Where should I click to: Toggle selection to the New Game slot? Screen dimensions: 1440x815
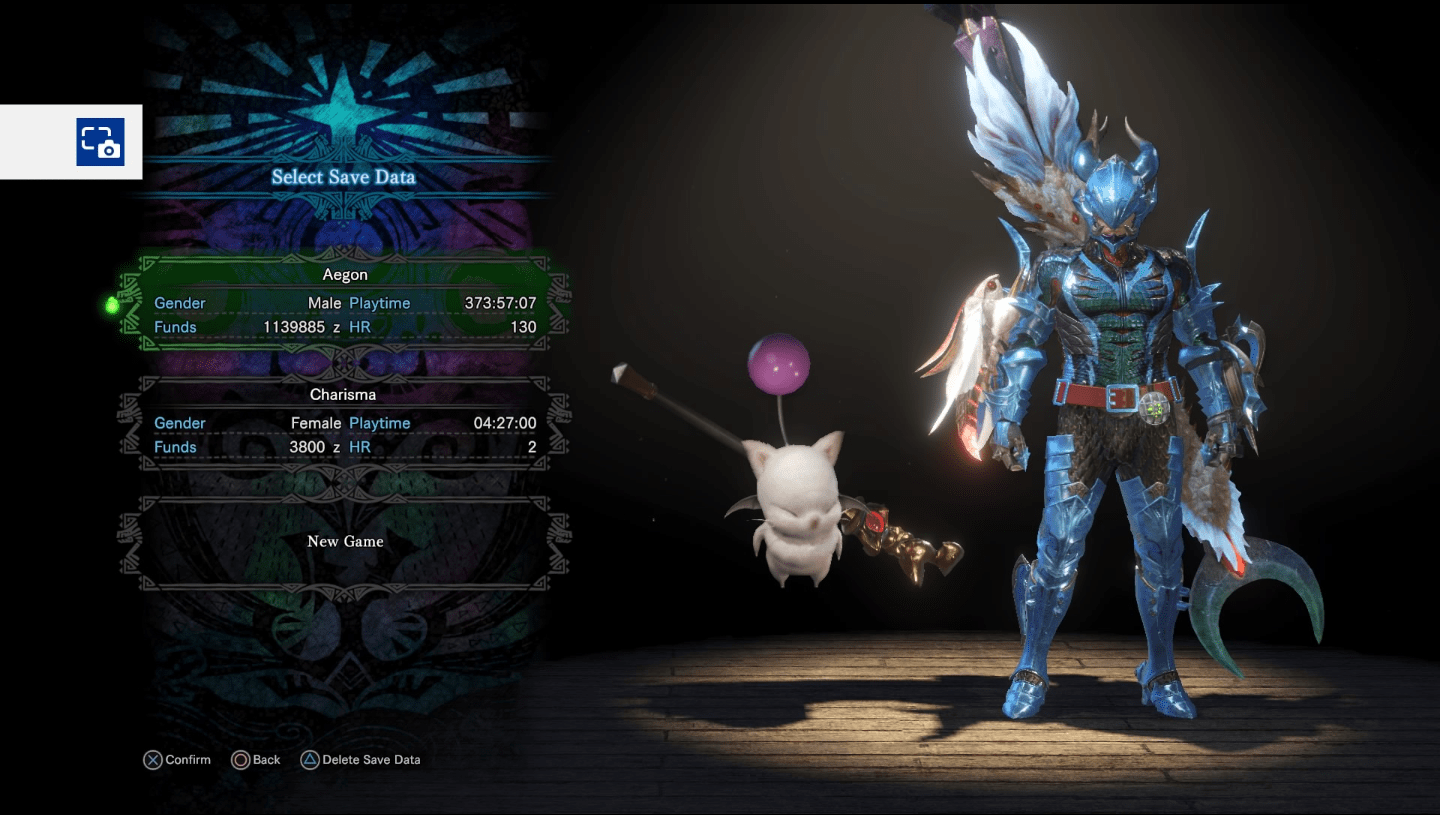343,541
